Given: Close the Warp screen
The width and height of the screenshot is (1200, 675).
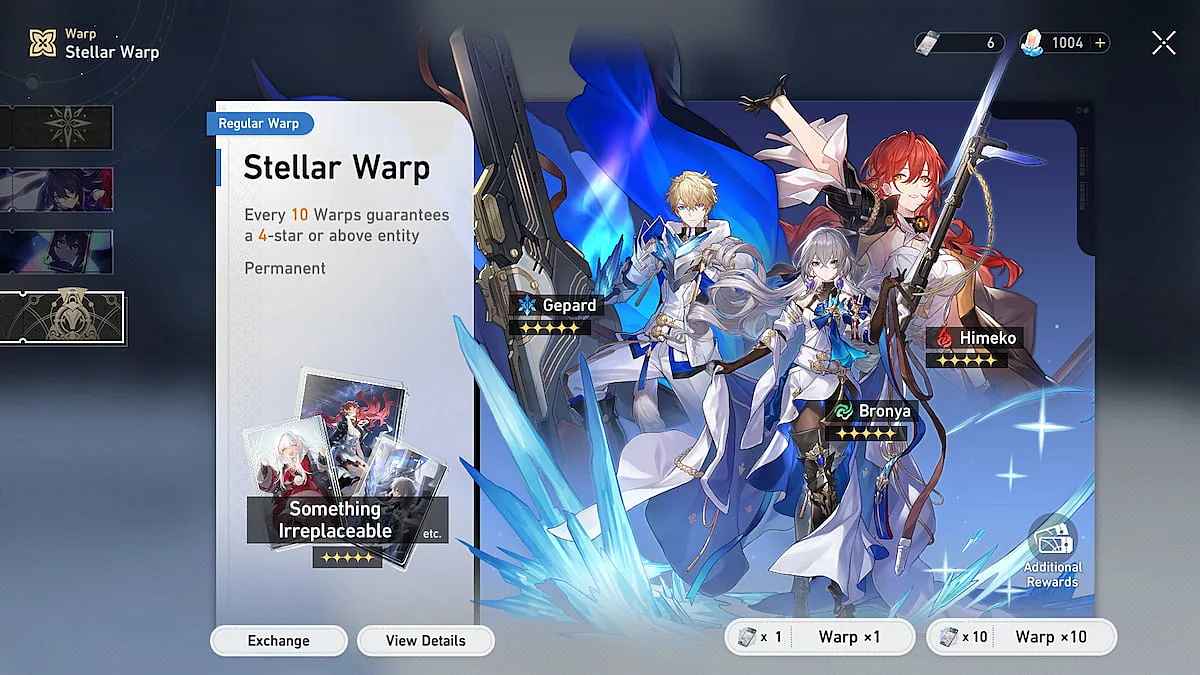Looking at the screenshot, I should click(1163, 42).
